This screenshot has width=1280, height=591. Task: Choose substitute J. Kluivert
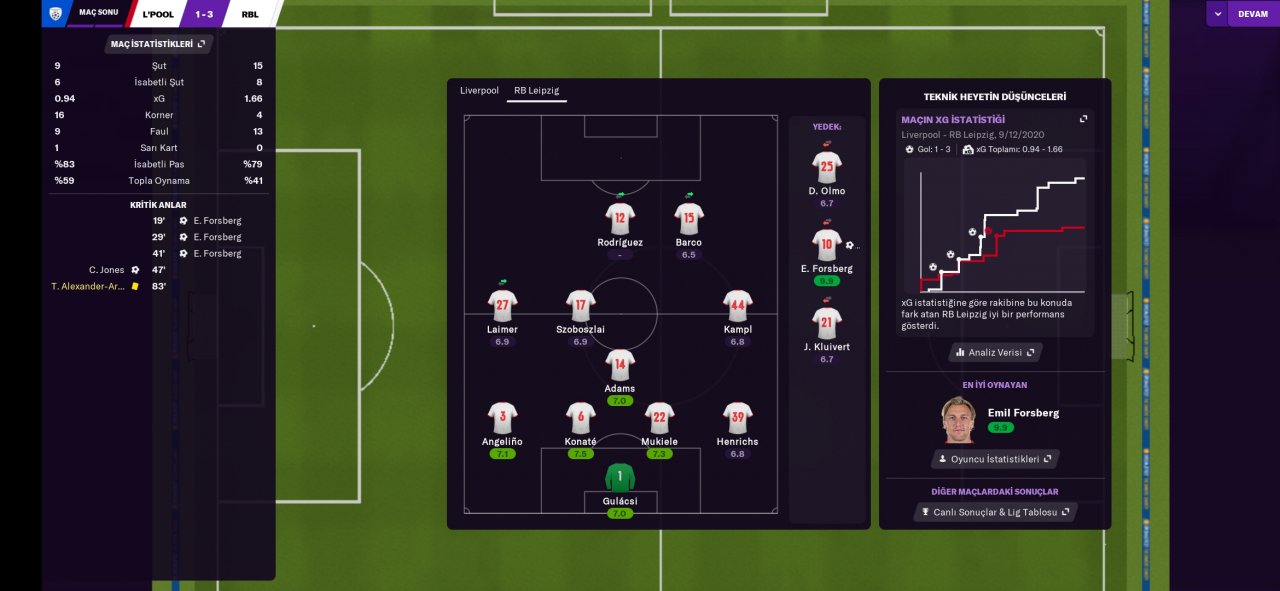pyautogui.click(x=827, y=323)
